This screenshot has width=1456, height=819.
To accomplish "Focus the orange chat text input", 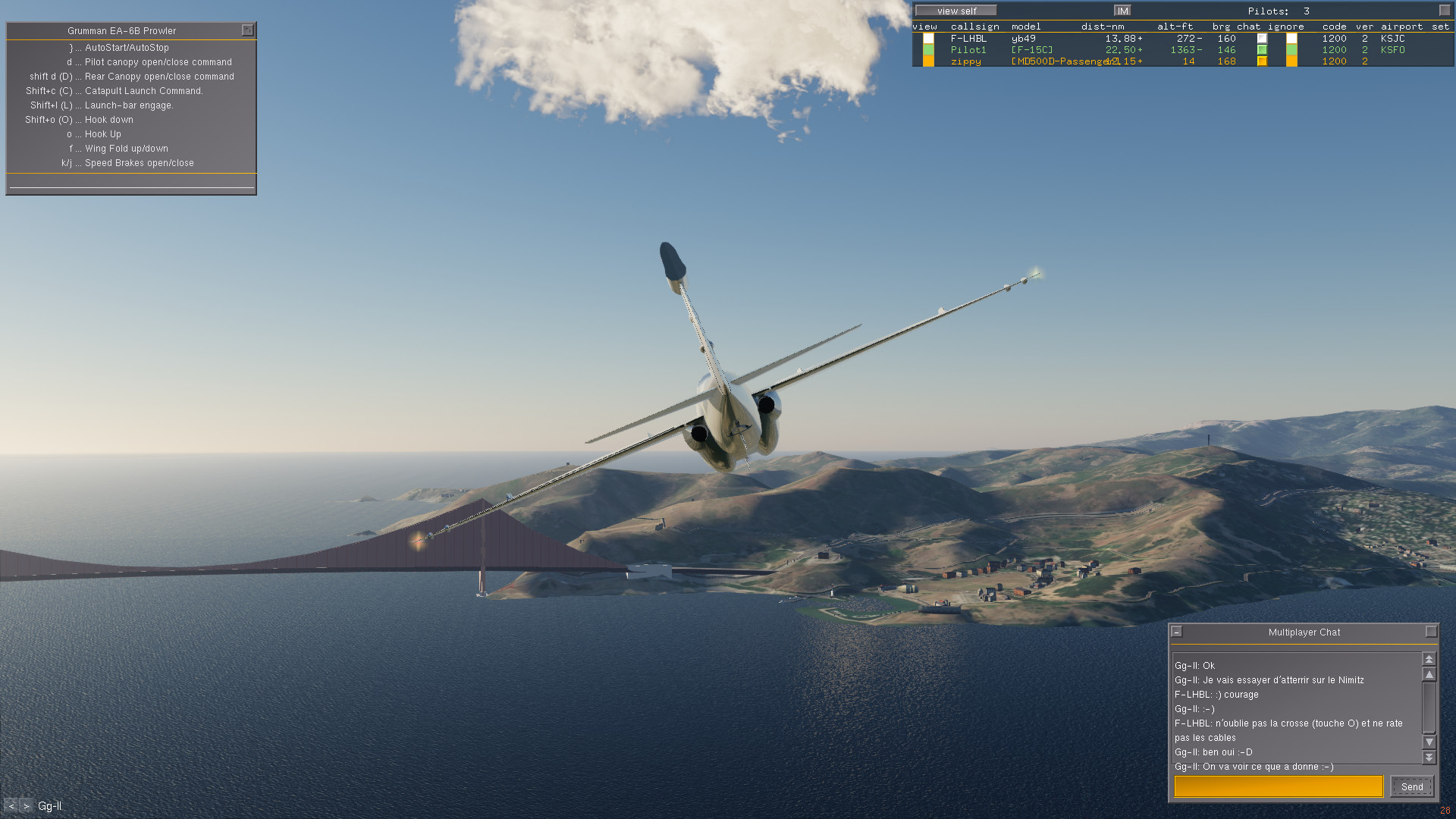I will (x=1279, y=786).
